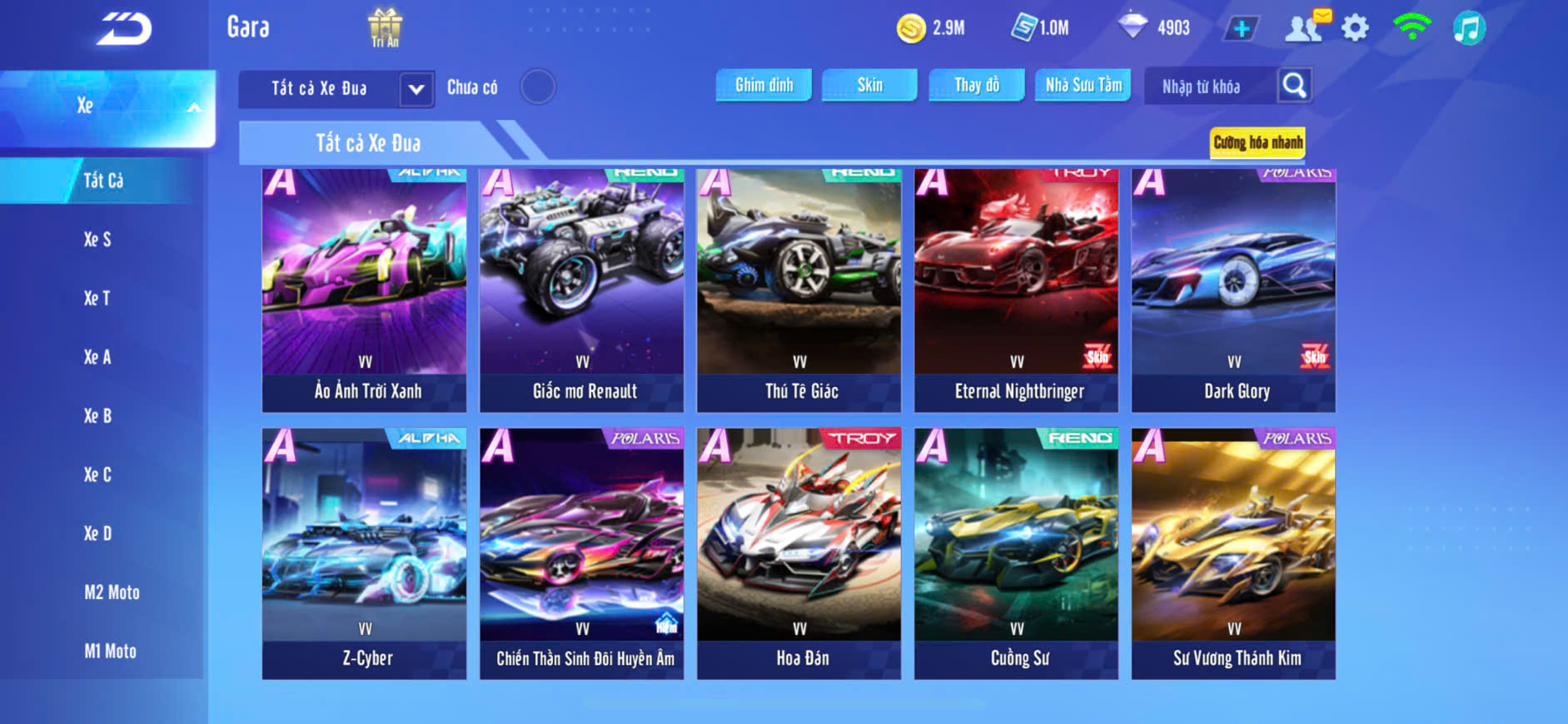Viewport: 1568px width, 724px height.
Task: Click the magnifying glass search button
Action: click(x=1294, y=85)
